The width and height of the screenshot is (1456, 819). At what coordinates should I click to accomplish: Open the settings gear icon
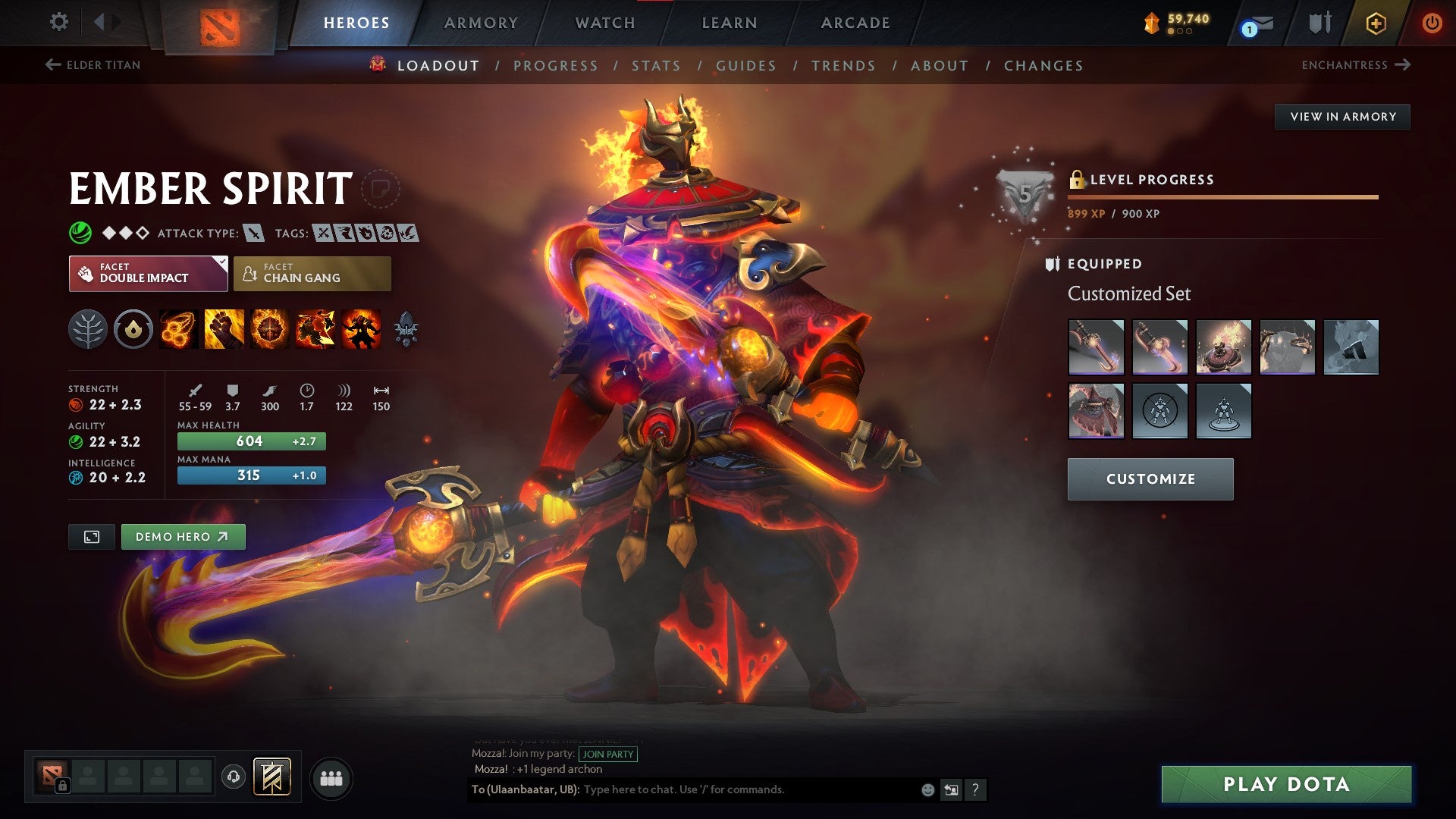click(59, 22)
